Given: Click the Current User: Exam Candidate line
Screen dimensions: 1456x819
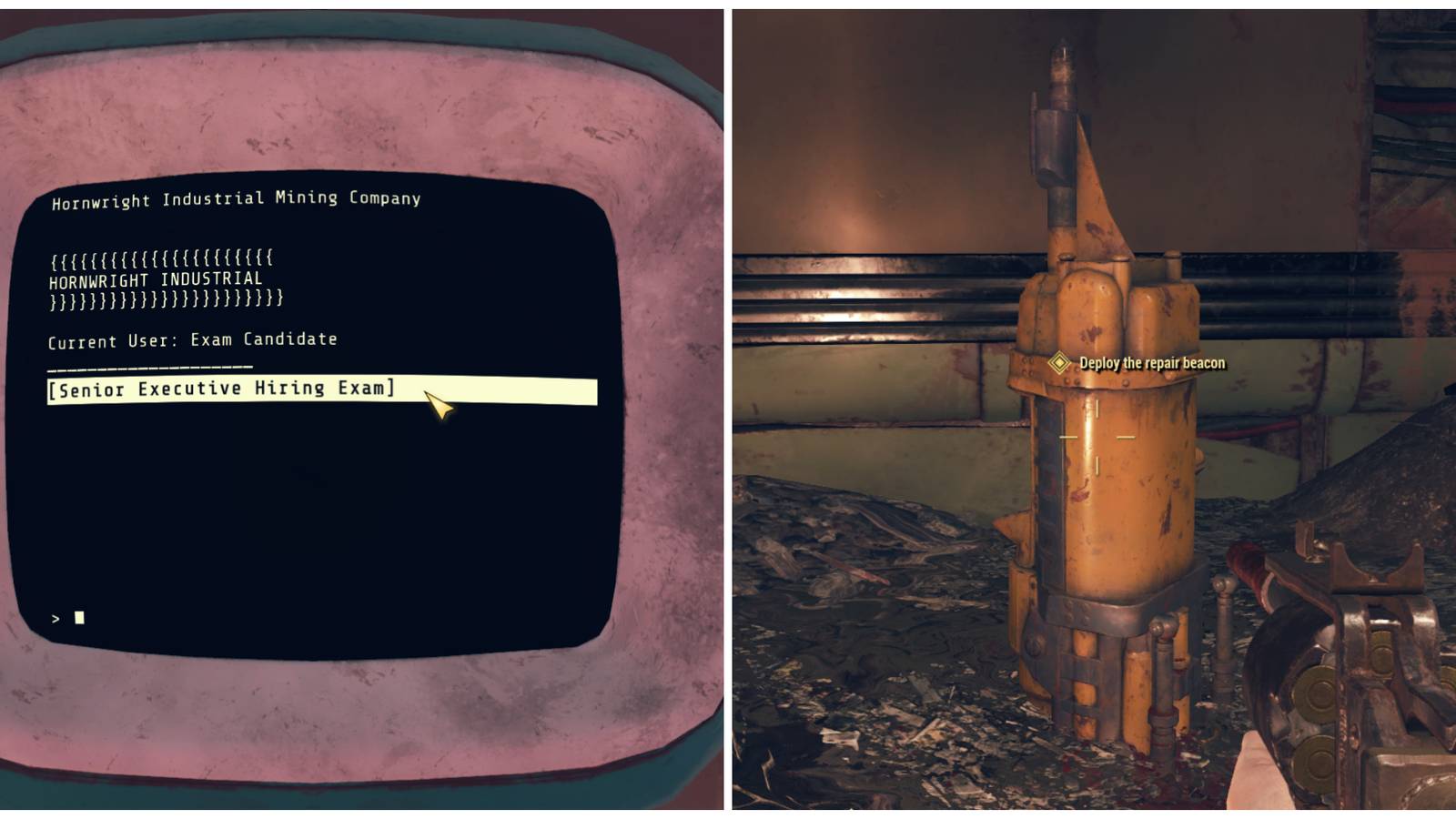Looking at the screenshot, I should click(192, 338).
